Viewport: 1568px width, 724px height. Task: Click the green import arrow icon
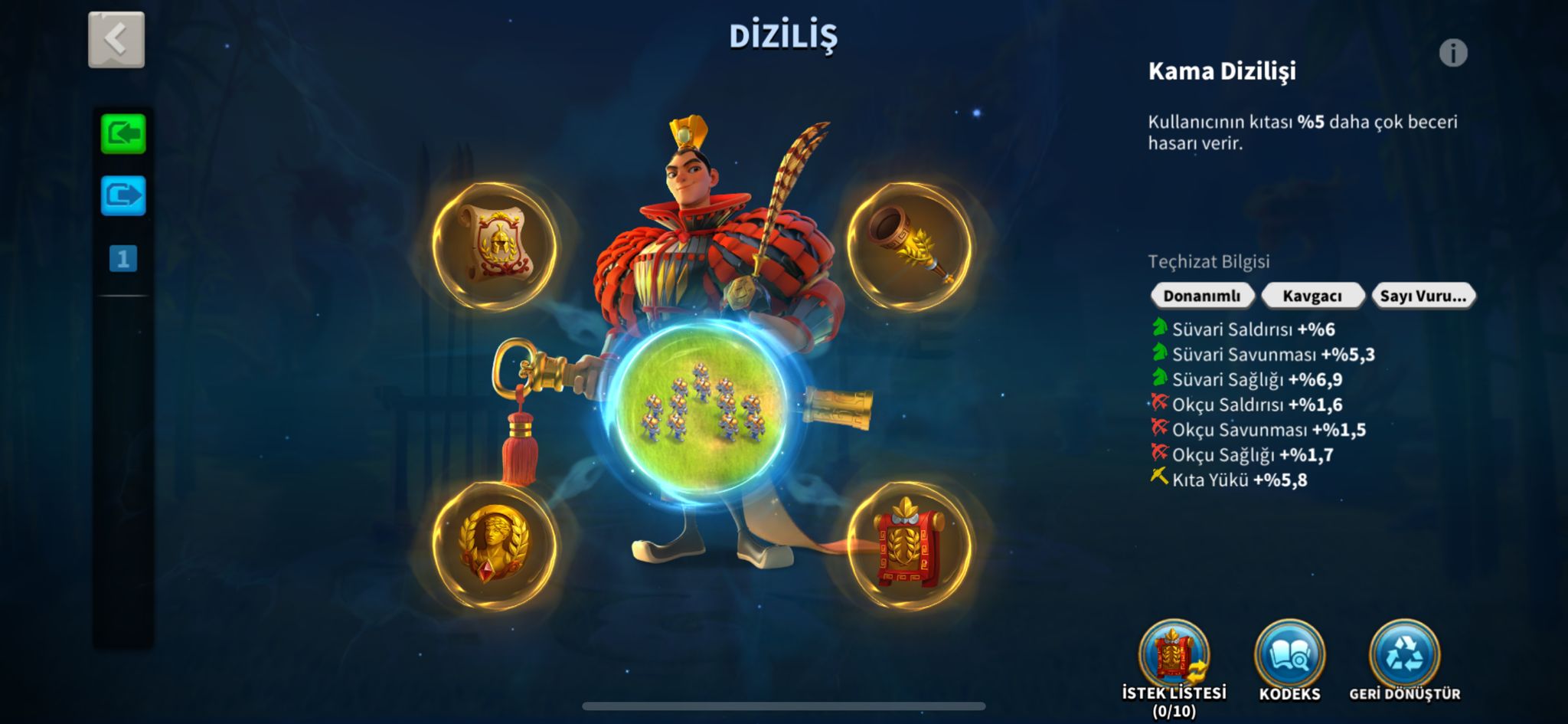(x=123, y=134)
